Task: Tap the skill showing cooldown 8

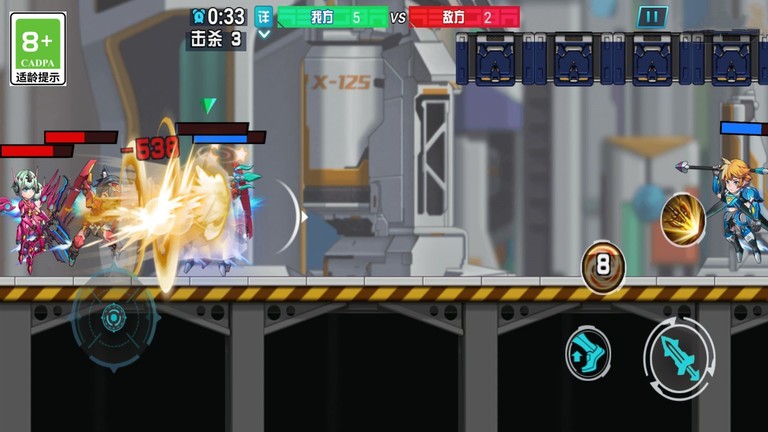Action: tap(604, 267)
